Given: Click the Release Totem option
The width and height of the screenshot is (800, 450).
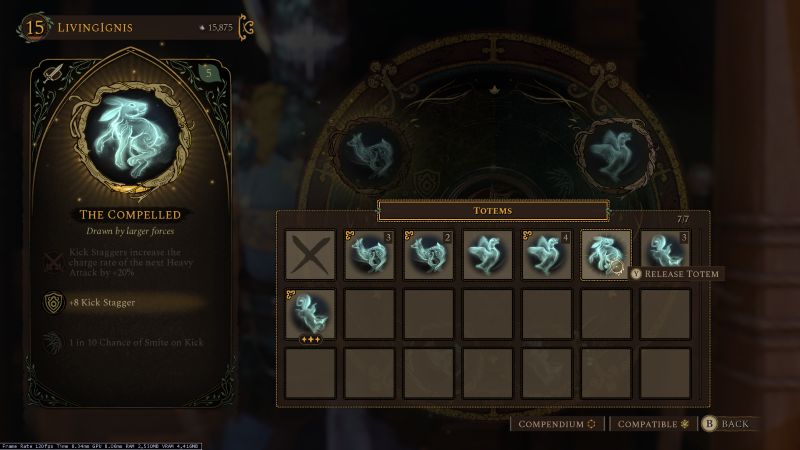Looking at the screenshot, I should click(x=675, y=274).
